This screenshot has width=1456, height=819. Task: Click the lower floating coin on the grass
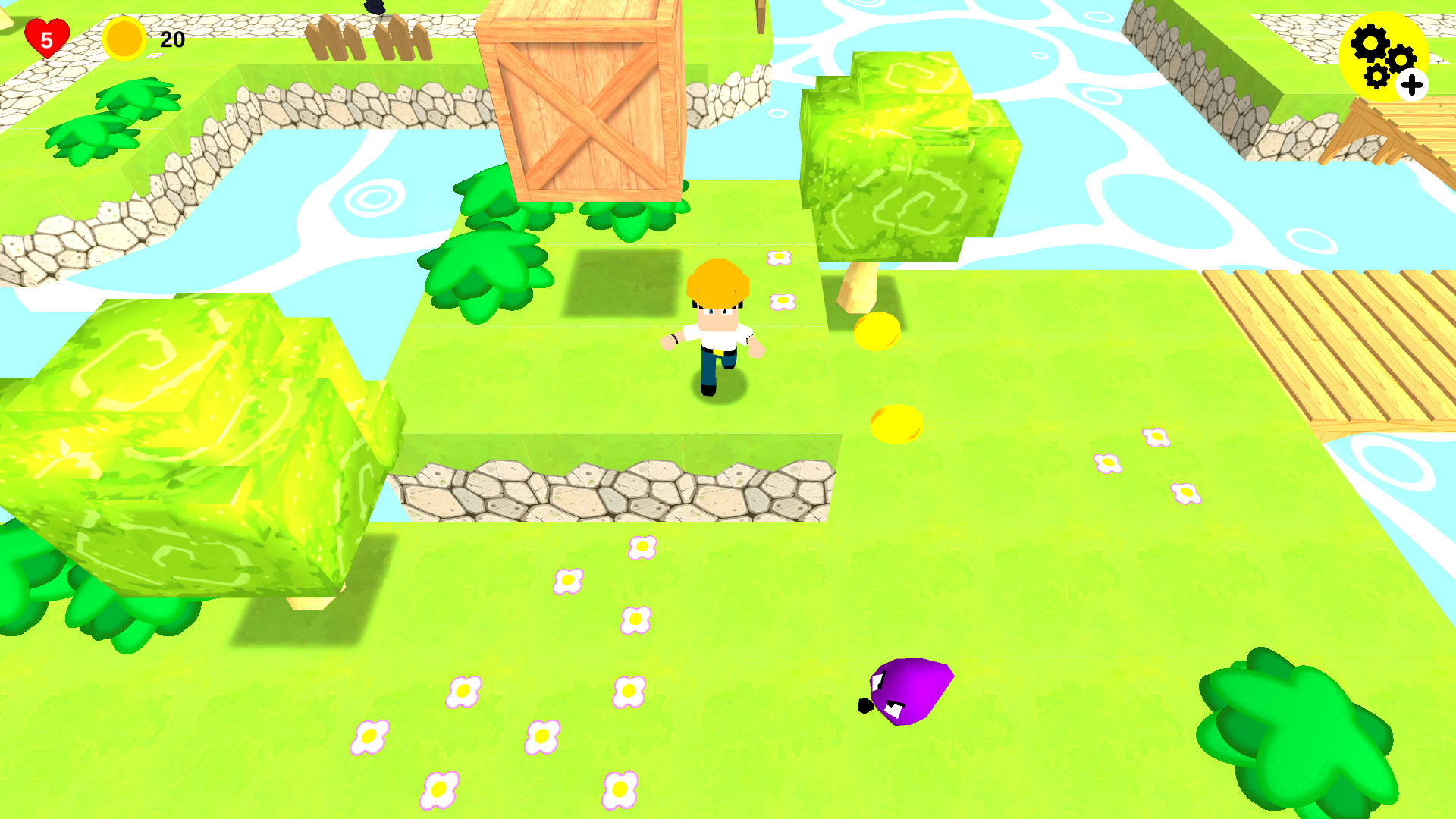pos(897,422)
